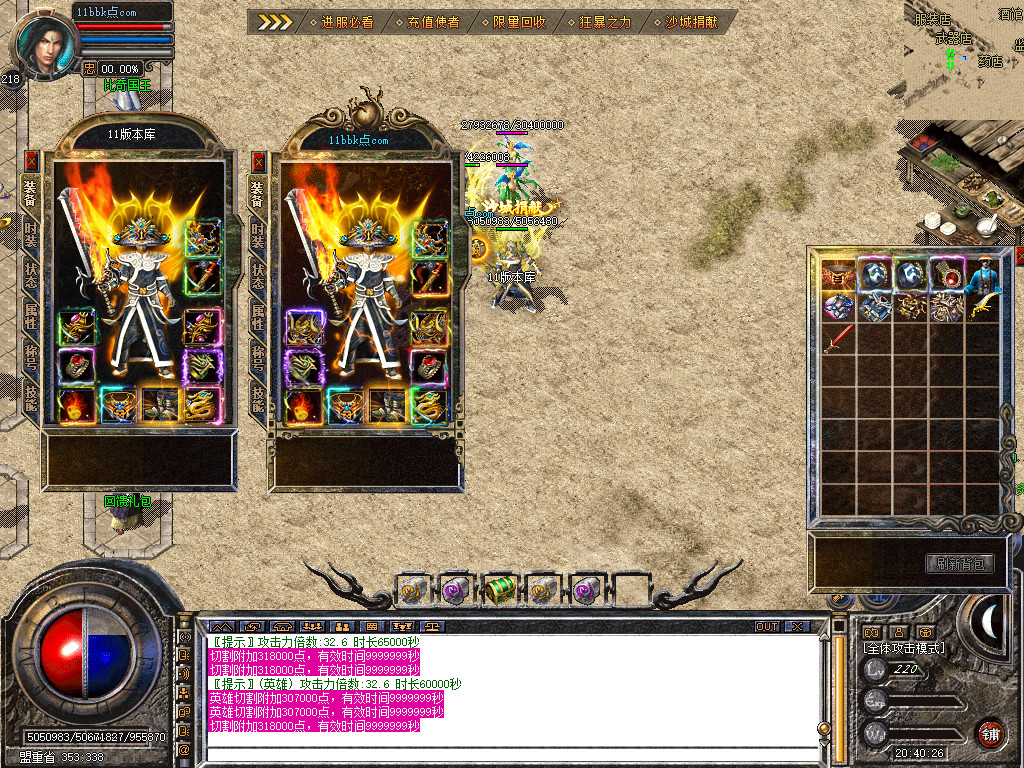Close the 11版本库 character panel

click(32, 160)
